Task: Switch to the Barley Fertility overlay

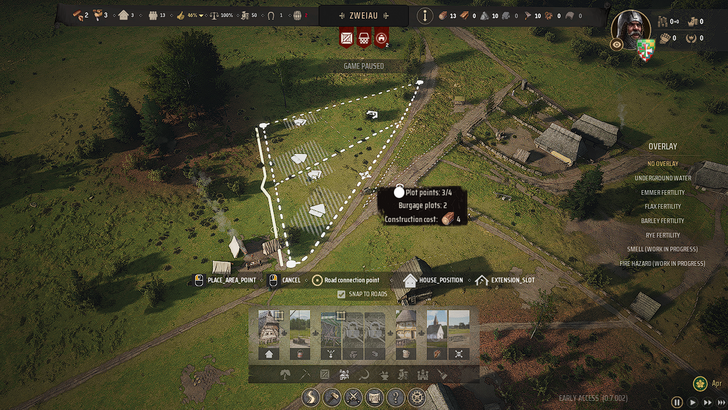Action: click(x=662, y=220)
